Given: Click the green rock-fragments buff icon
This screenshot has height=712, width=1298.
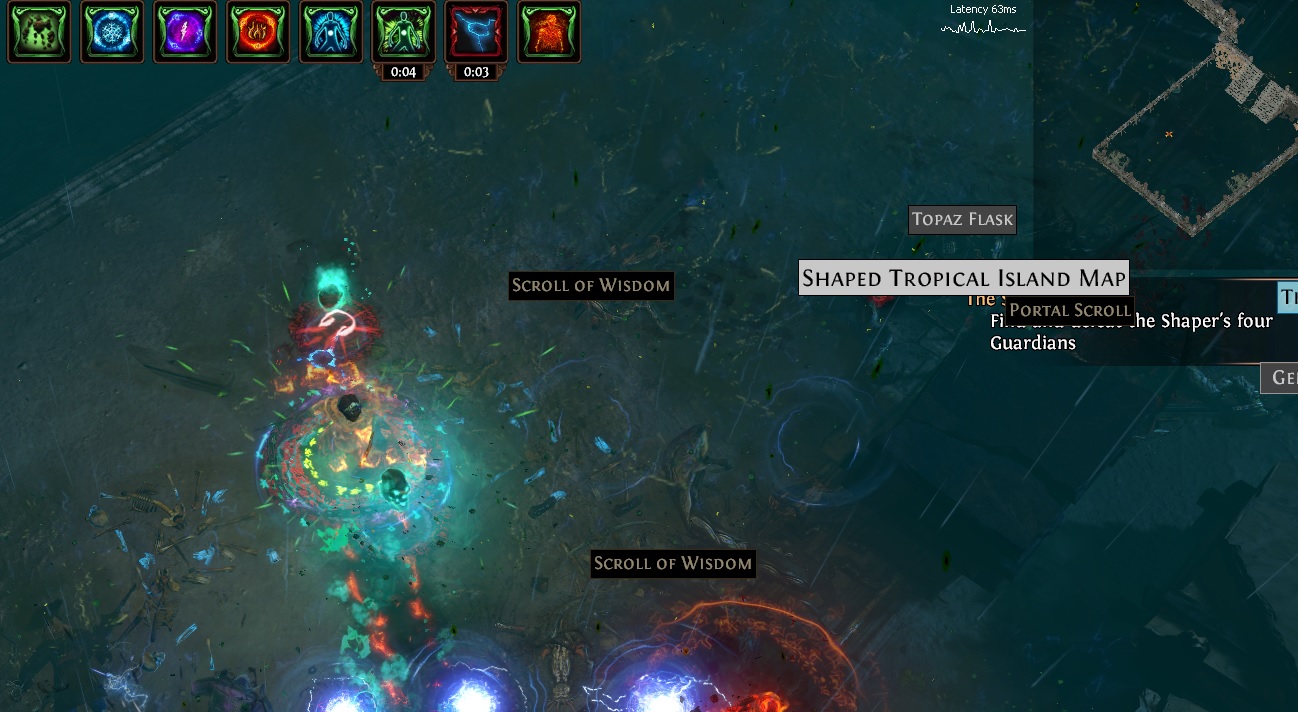Looking at the screenshot, I should (39, 31).
